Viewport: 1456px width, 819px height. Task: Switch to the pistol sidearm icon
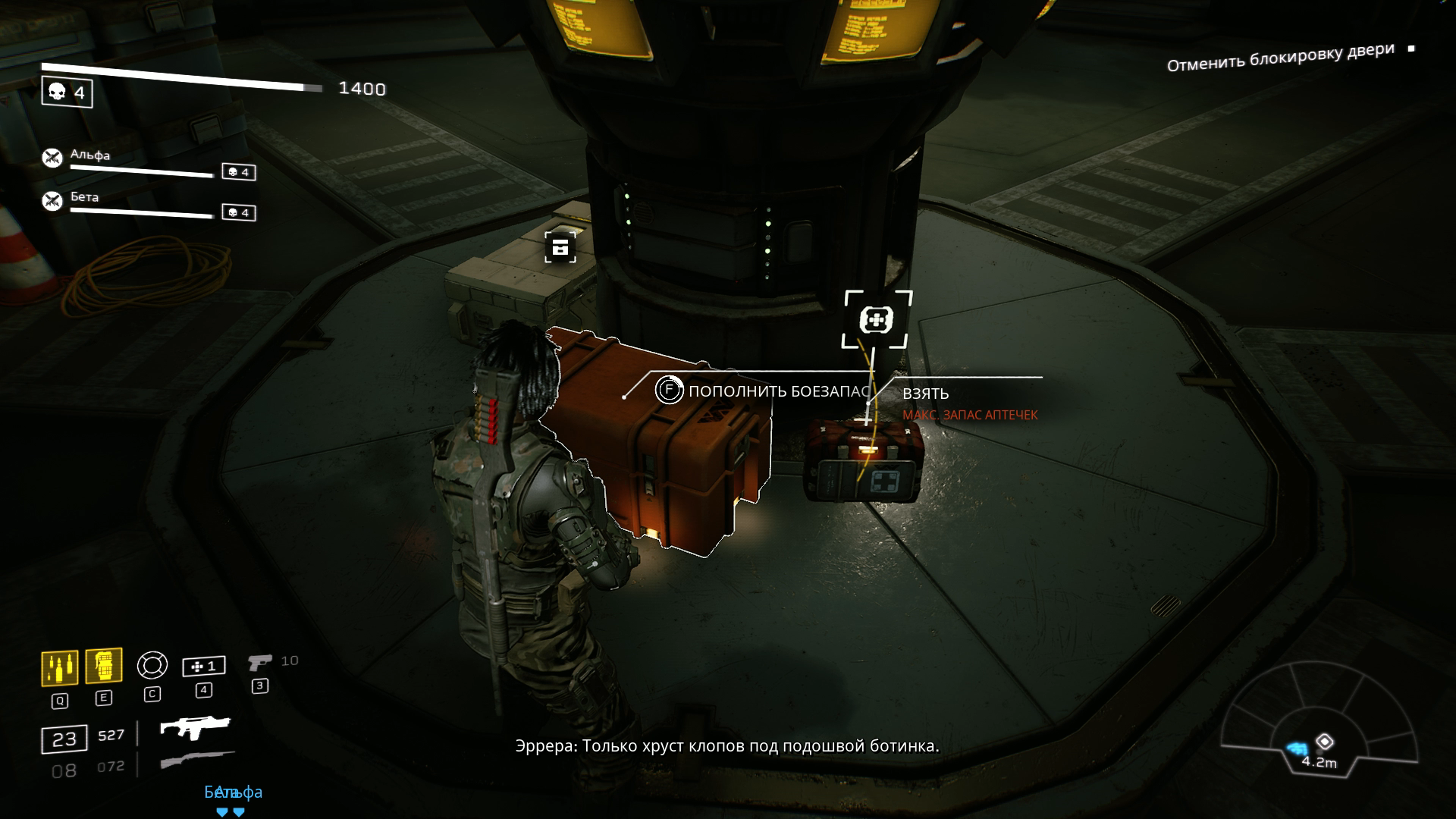click(260, 663)
